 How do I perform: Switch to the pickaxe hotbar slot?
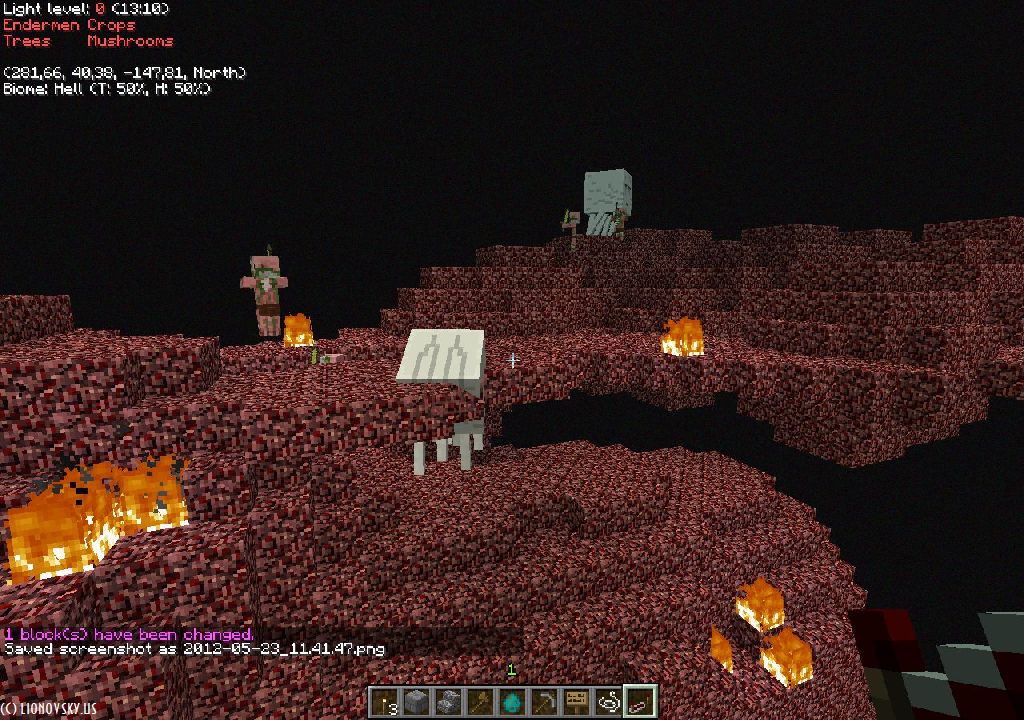(x=545, y=702)
